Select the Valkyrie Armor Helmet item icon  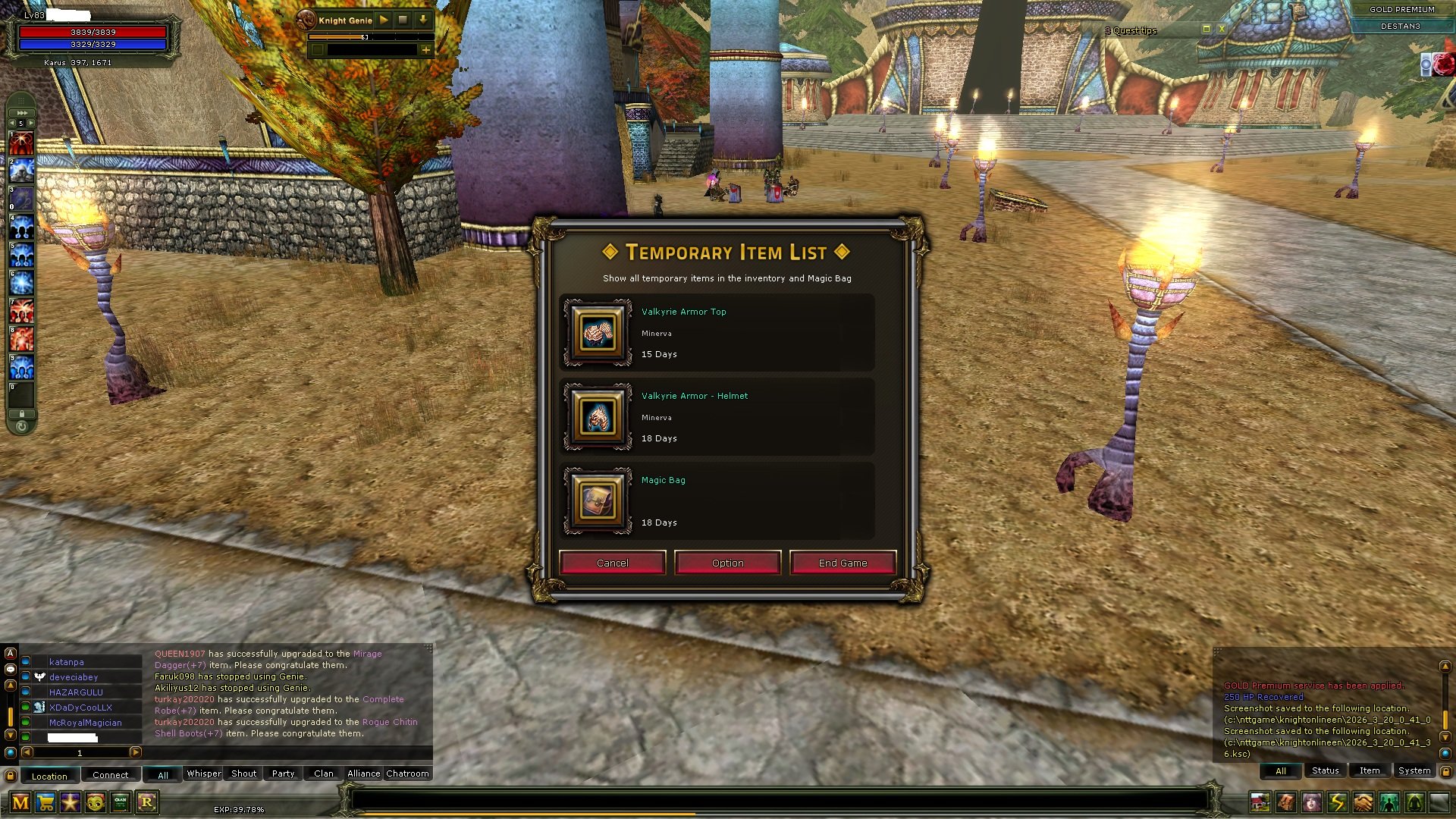coord(598,417)
